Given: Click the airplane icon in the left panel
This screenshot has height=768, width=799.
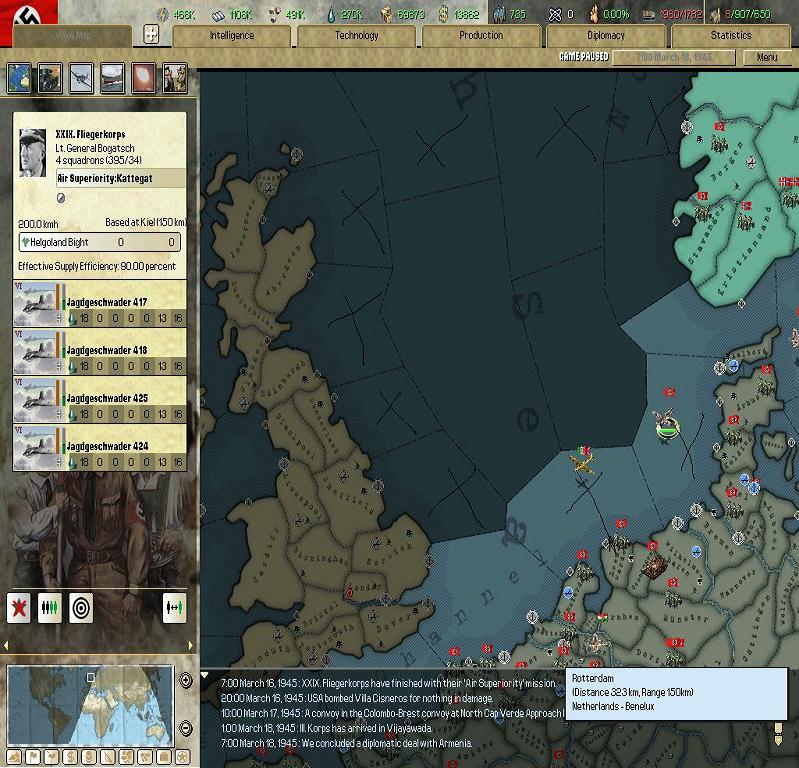Looking at the screenshot, I should click(81, 77).
